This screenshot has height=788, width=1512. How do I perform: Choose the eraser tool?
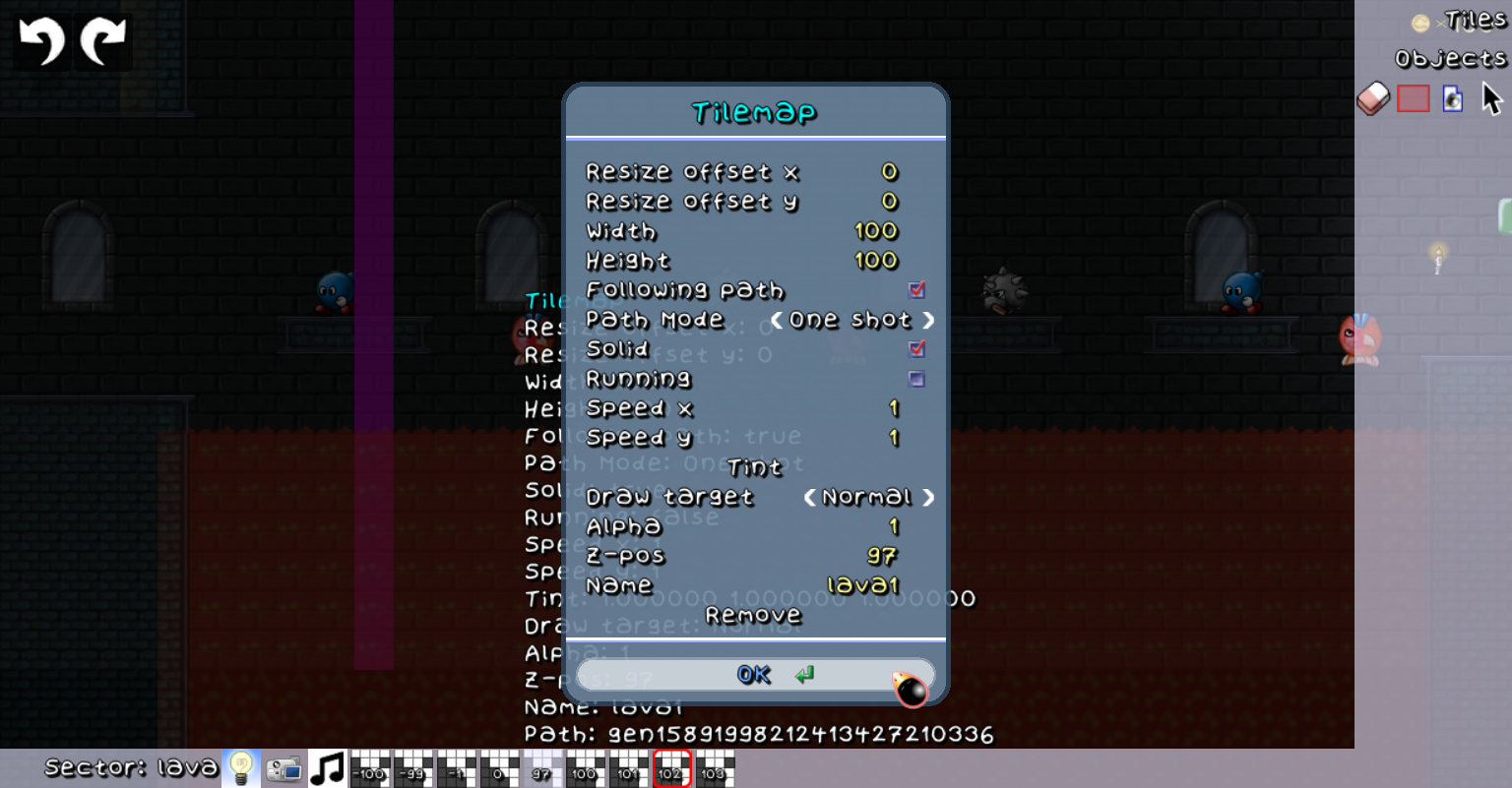[x=1373, y=98]
